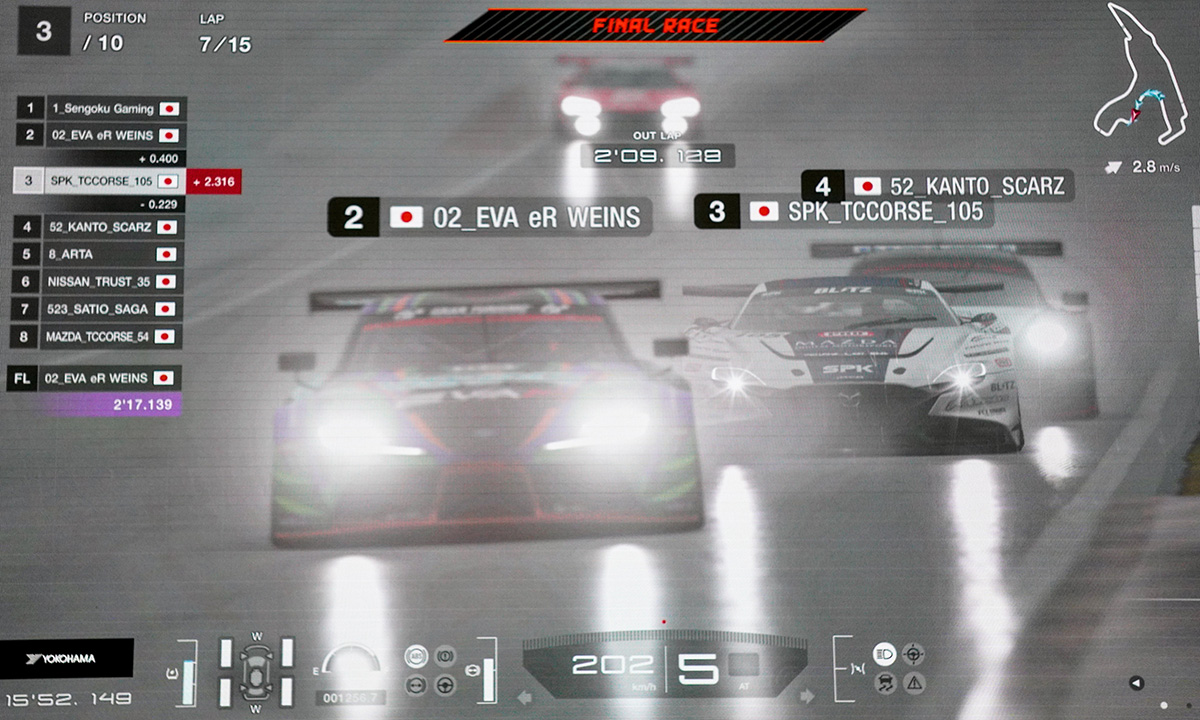Viewport: 1200px width, 720px height.
Task: Choose the 52_KANTO_SCARZ car name tag
Action: [938, 186]
